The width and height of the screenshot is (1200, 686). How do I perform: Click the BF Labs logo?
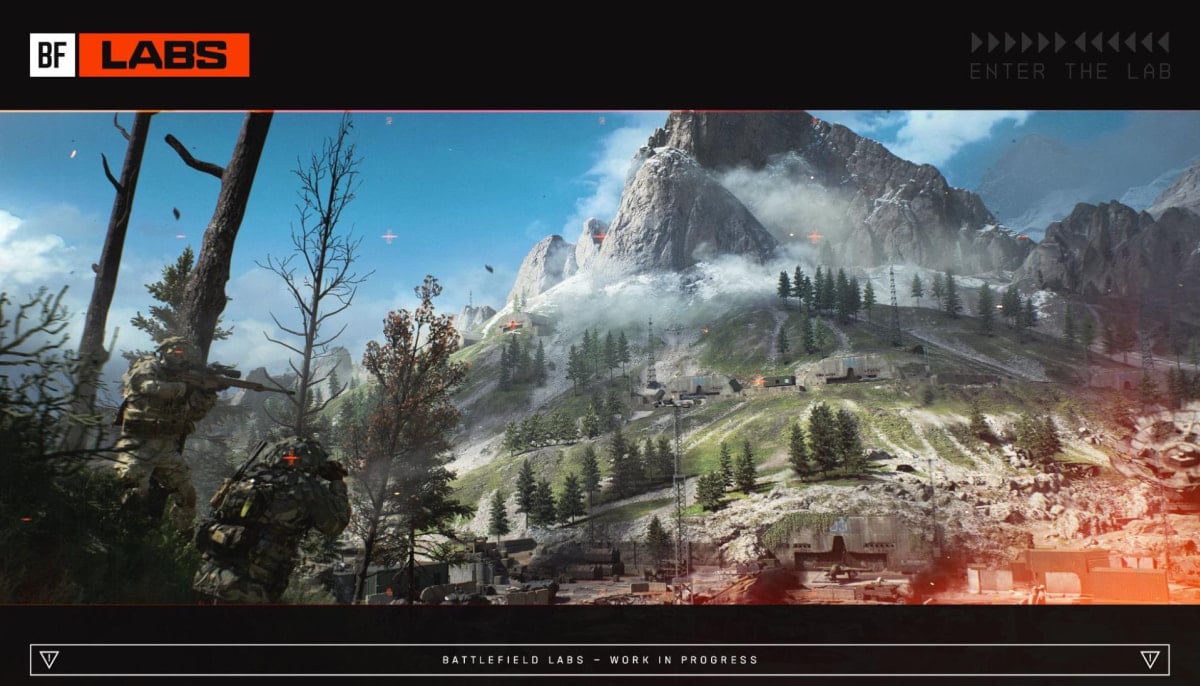coord(139,55)
